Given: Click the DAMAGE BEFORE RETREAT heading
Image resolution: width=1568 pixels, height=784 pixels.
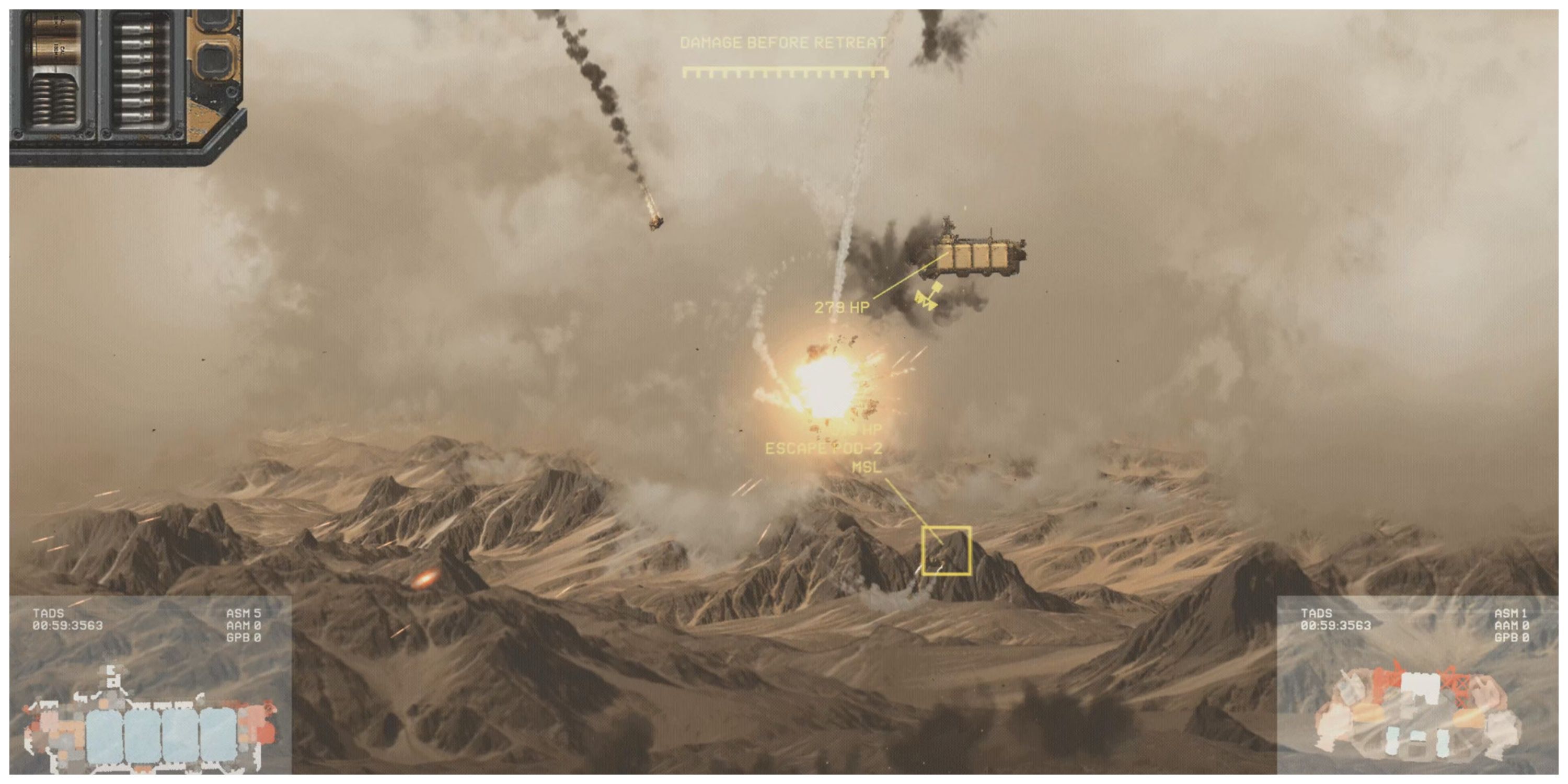Looking at the screenshot, I should click(x=785, y=43).
